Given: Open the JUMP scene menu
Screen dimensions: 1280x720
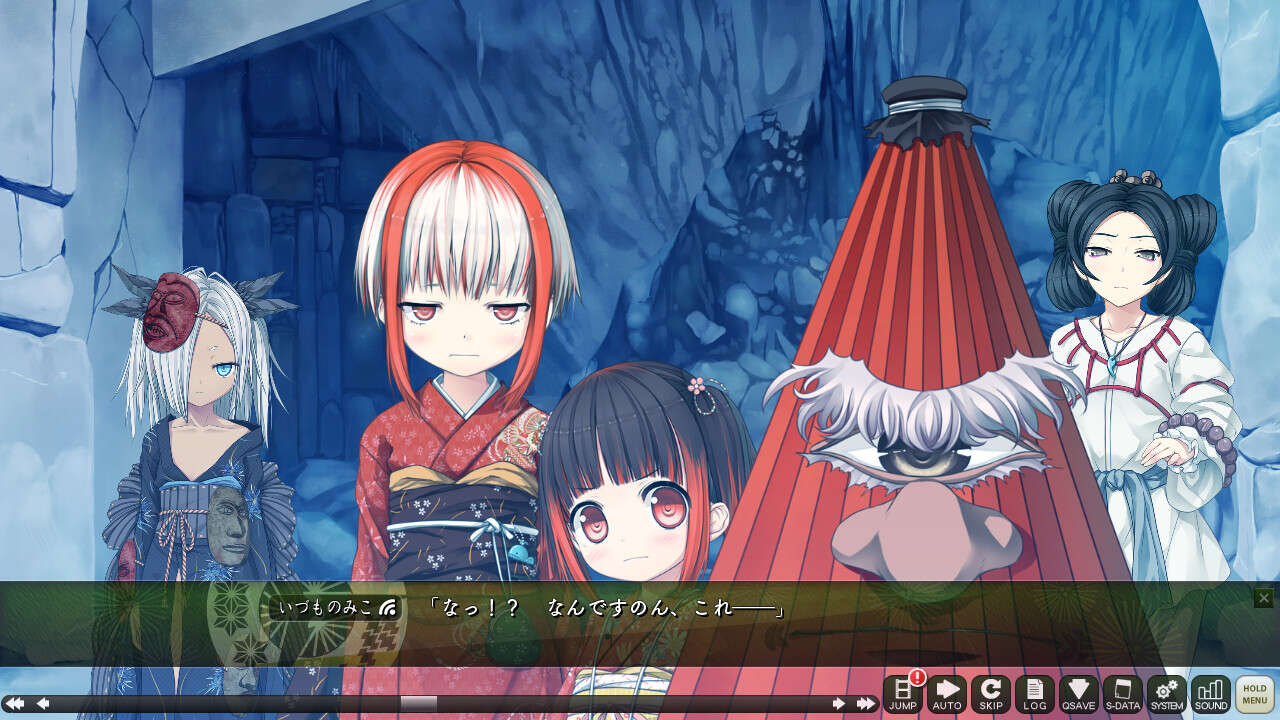Looking at the screenshot, I should pos(902,694).
